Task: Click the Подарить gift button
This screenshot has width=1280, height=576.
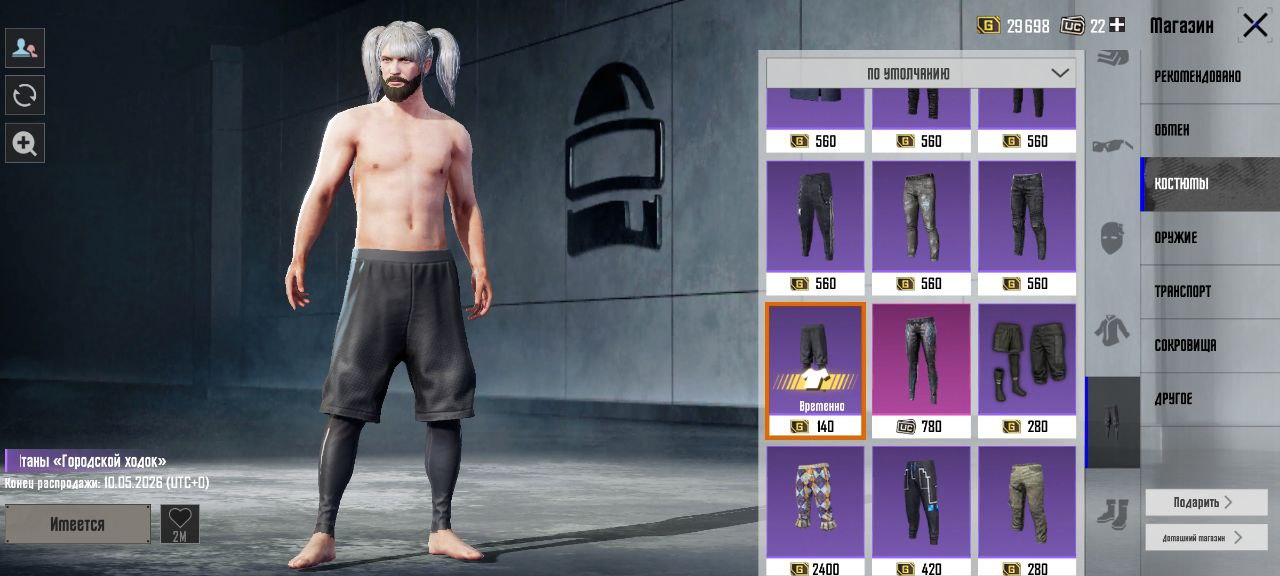Action: point(1205,502)
